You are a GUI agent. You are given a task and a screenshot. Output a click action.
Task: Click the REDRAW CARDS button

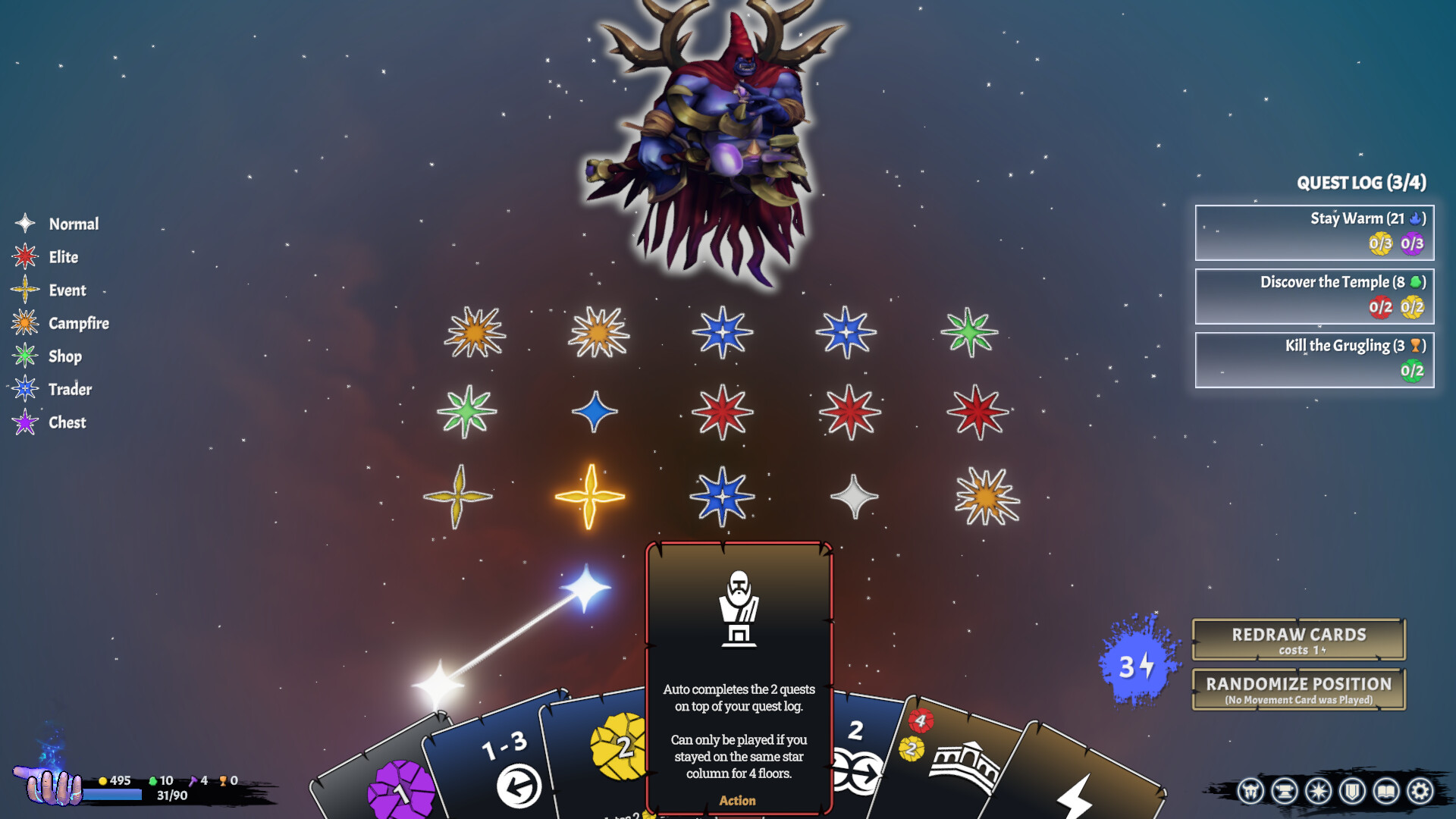1298,639
